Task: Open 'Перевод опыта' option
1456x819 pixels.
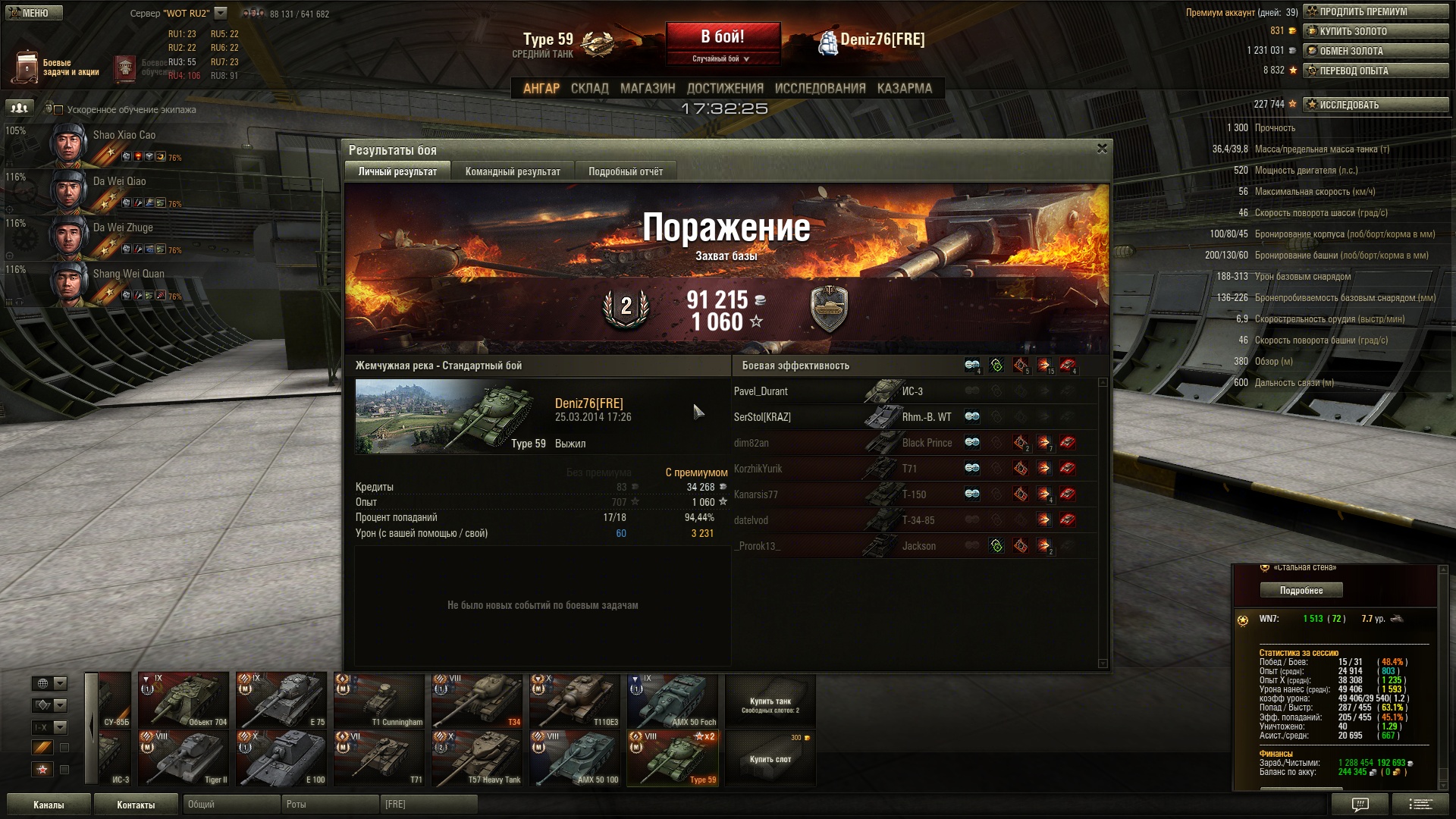Action: pos(1375,71)
